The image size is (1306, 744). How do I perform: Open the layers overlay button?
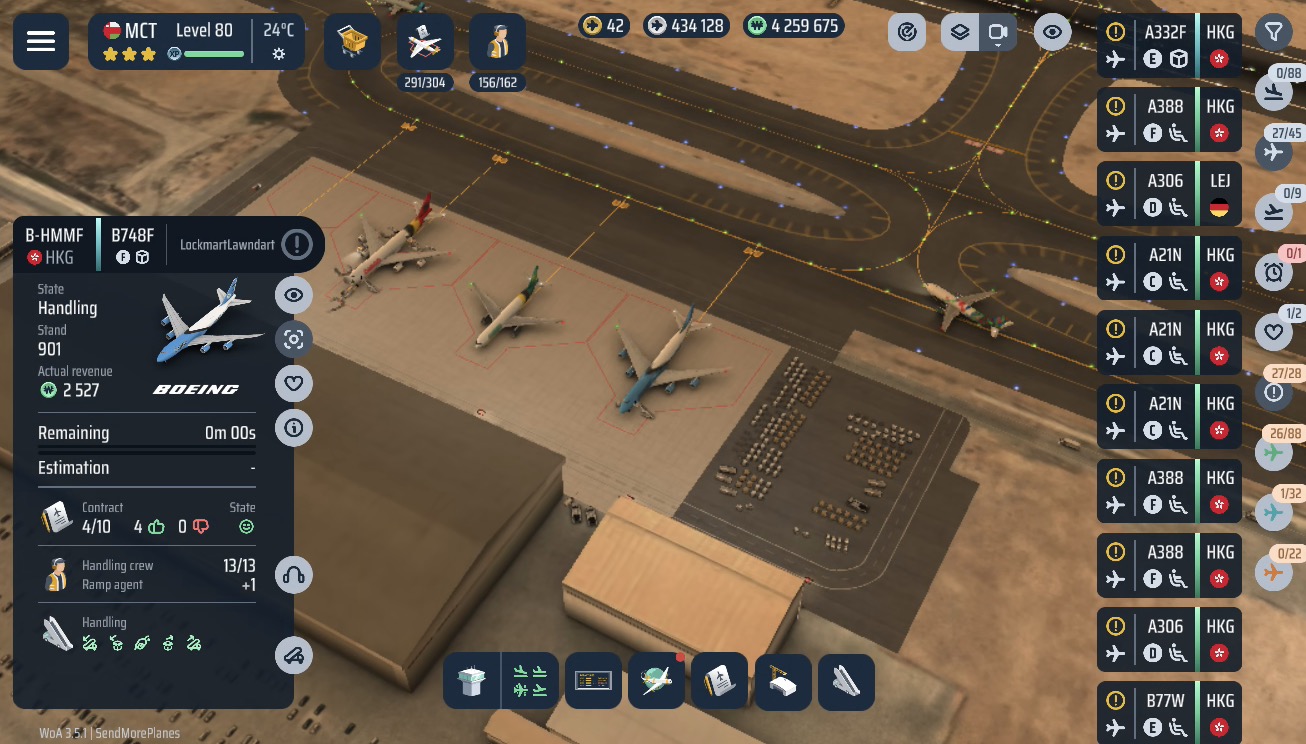pyautogui.click(x=960, y=33)
